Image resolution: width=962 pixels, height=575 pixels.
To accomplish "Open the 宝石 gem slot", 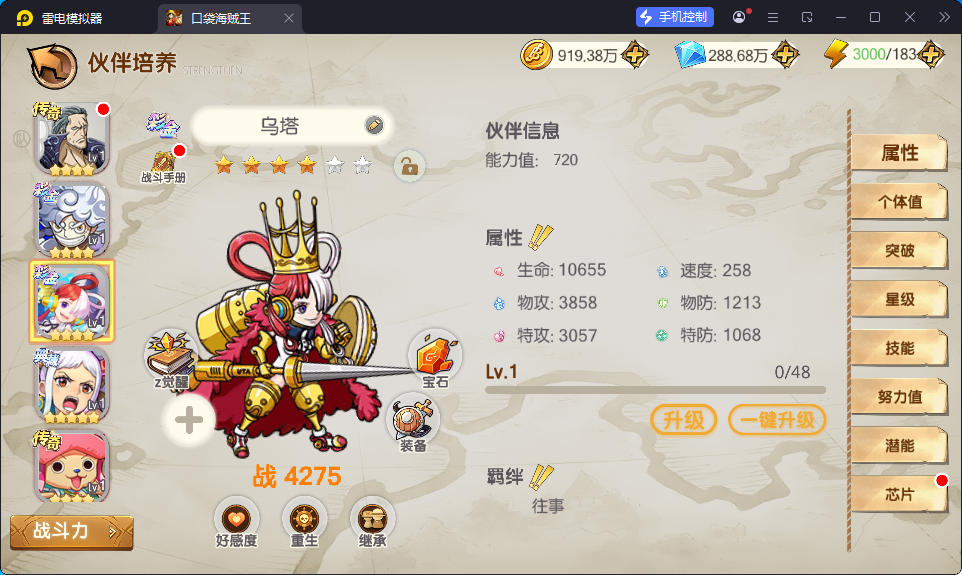I will point(435,358).
